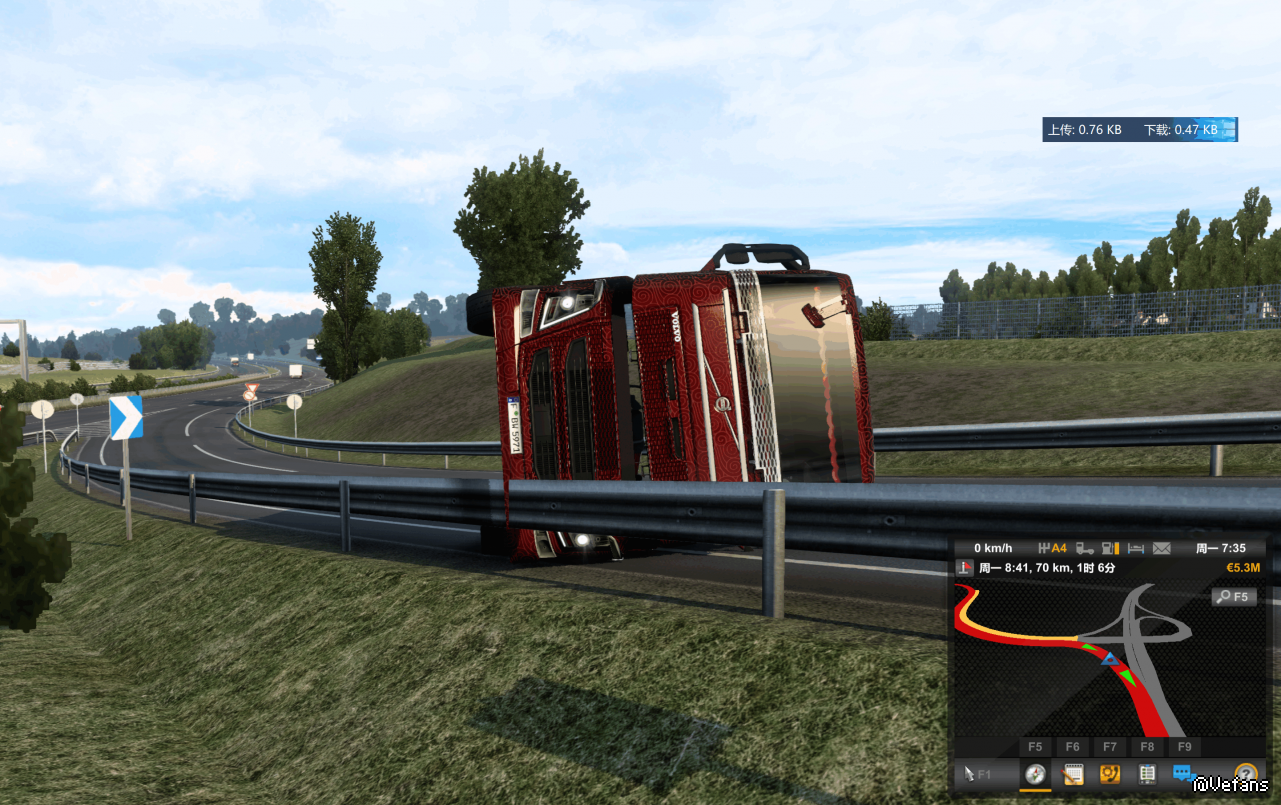This screenshot has height=805, width=1281.
Task: Click the question mark help icon
Action: tap(1245, 773)
